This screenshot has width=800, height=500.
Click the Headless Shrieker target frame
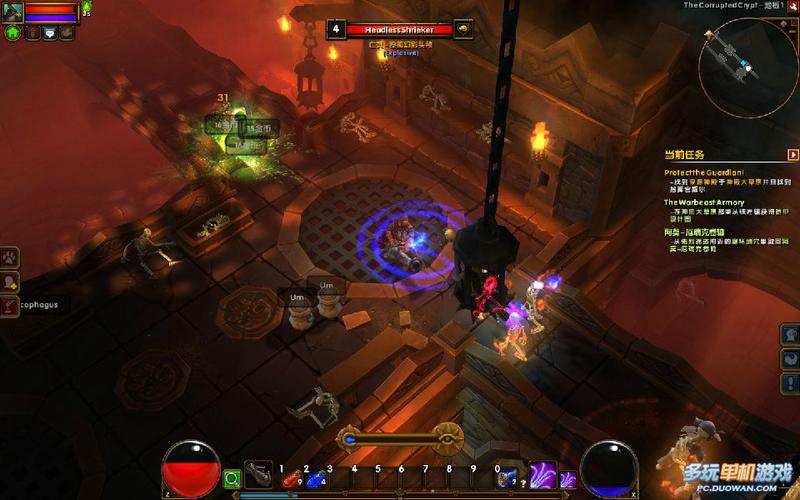coord(400,30)
